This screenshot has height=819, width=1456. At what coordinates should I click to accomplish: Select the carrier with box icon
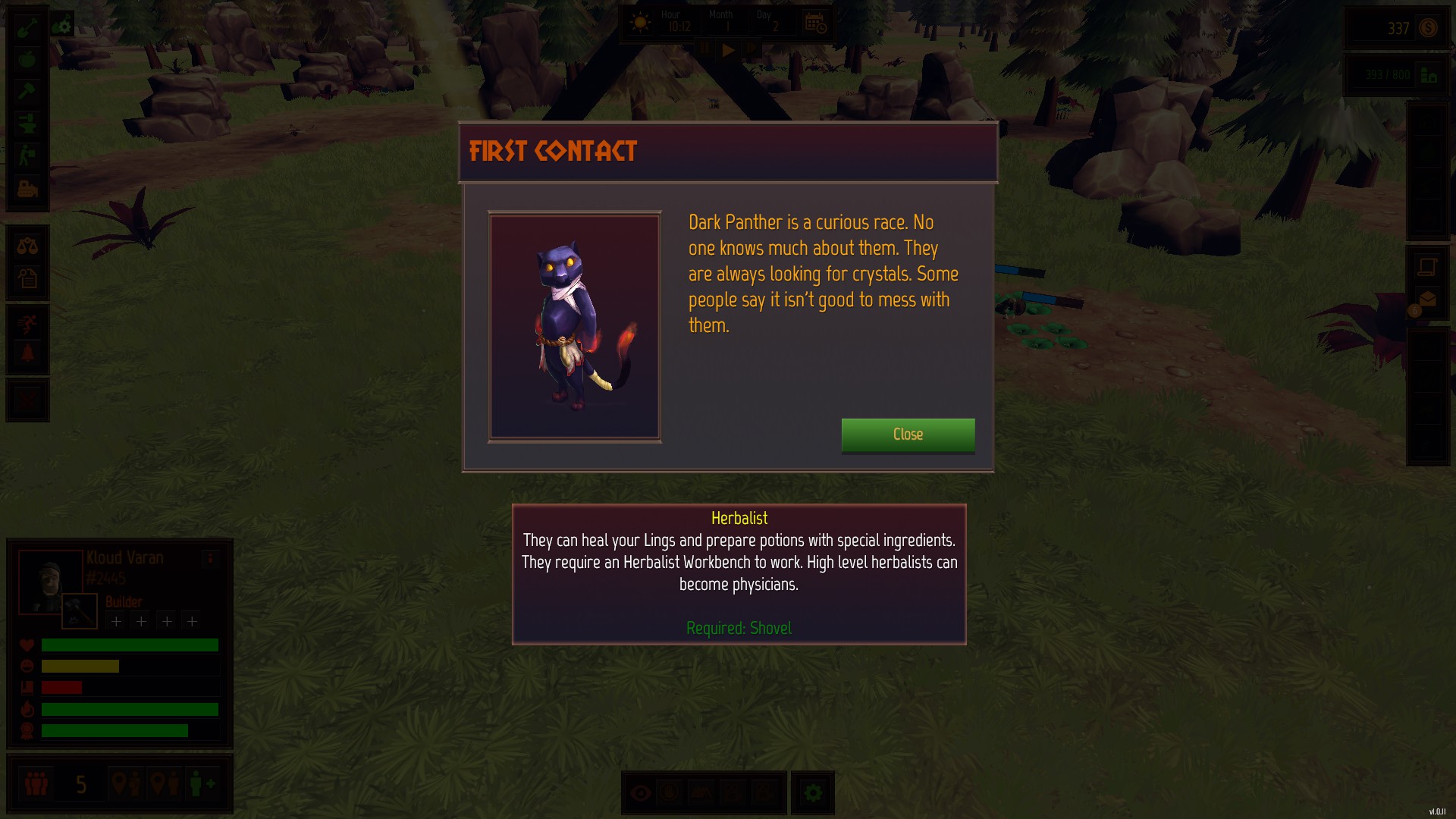(27, 155)
